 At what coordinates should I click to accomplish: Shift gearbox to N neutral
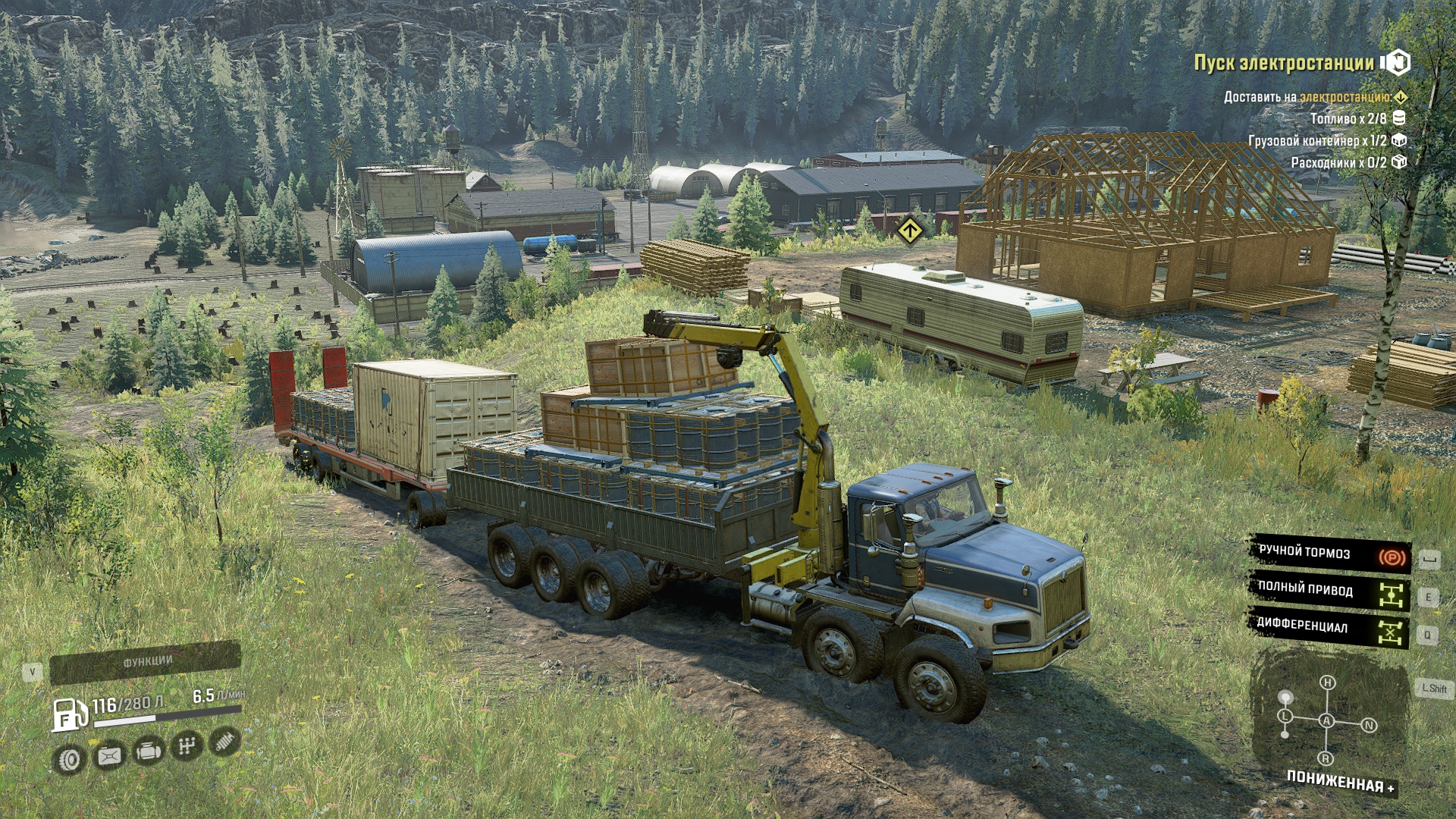point(1369,725)
